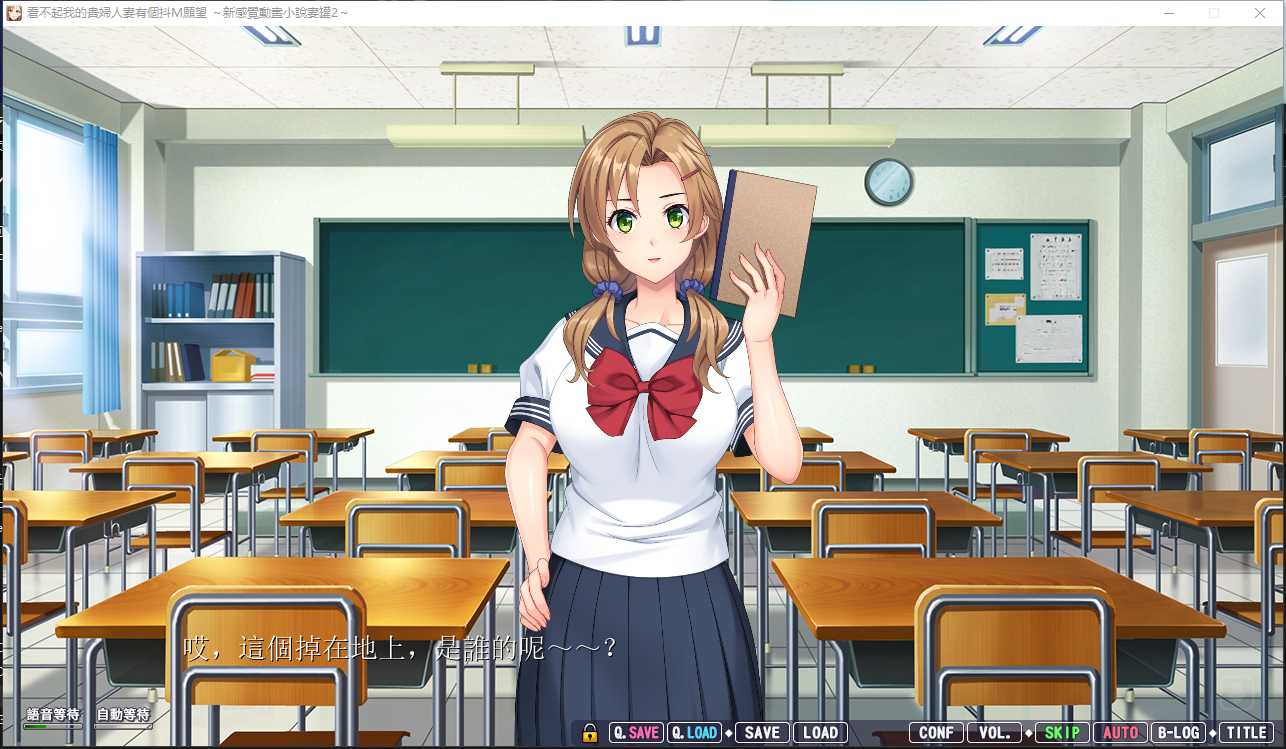Return to the TITLE screen
The width and height of the screenshot is (1286, 749).
[1246, 732]
